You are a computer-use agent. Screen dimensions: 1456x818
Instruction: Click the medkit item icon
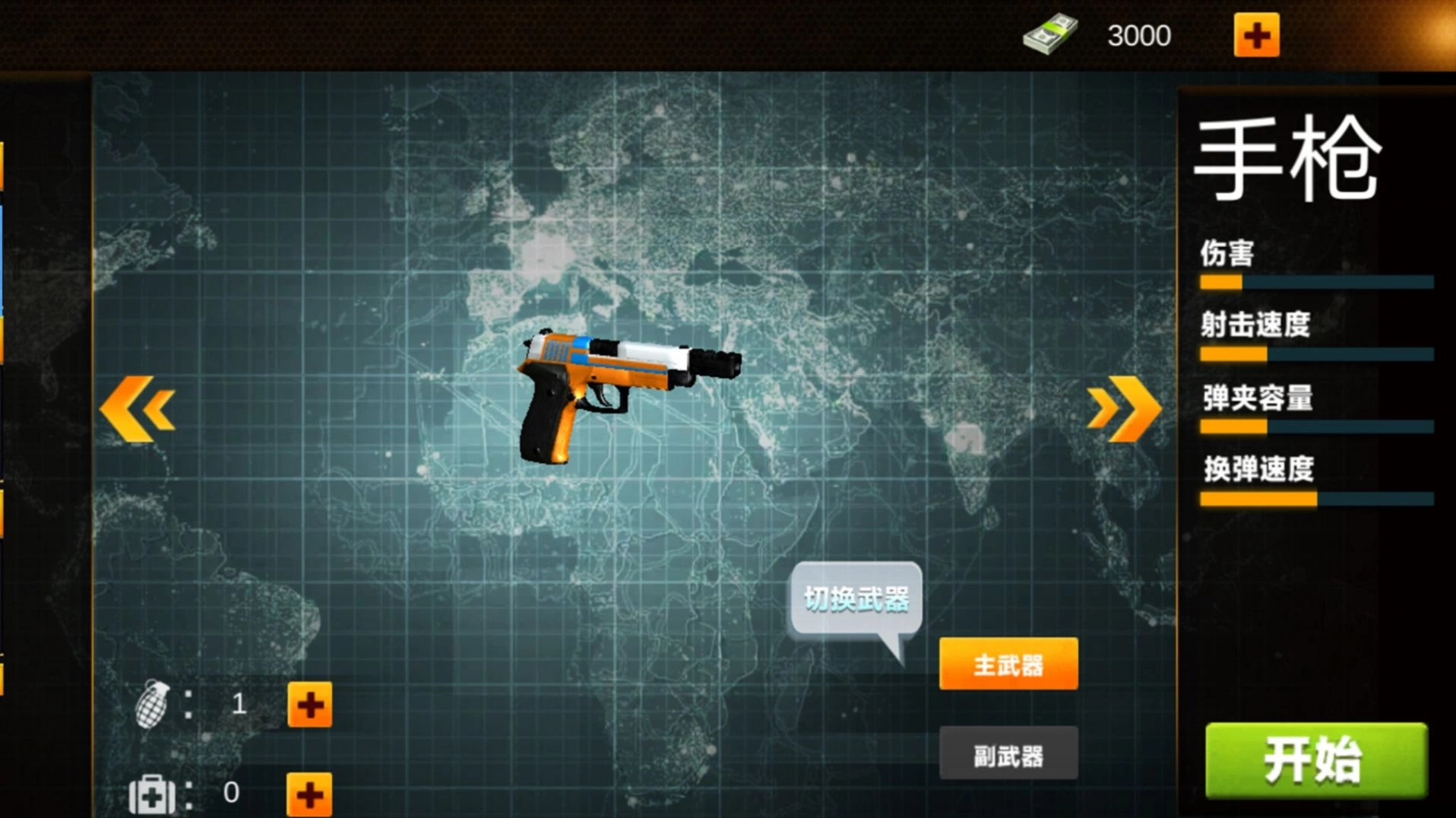tap(152, 794)
